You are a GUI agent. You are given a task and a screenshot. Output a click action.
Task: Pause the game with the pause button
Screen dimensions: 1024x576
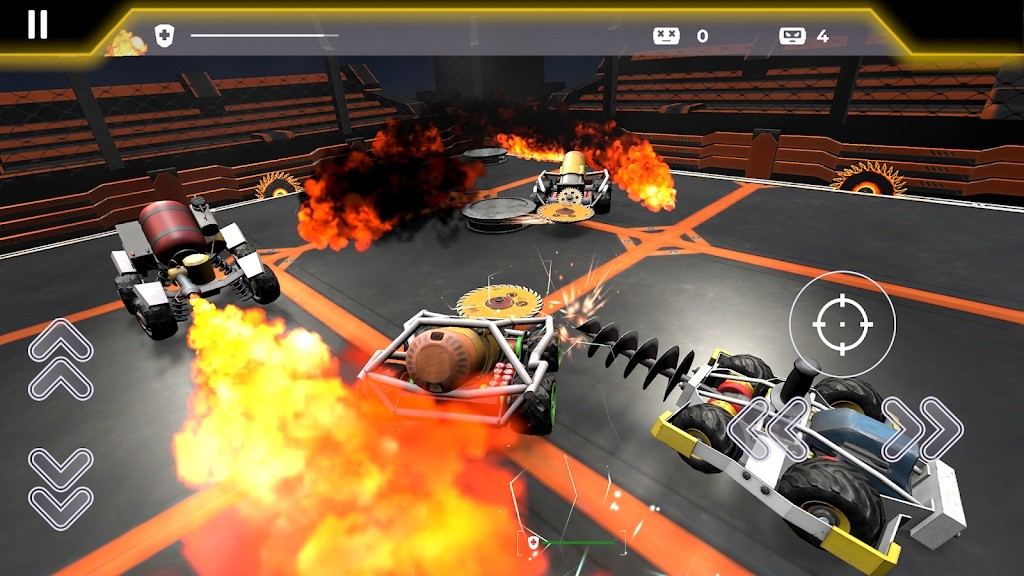tap(37, 25)
